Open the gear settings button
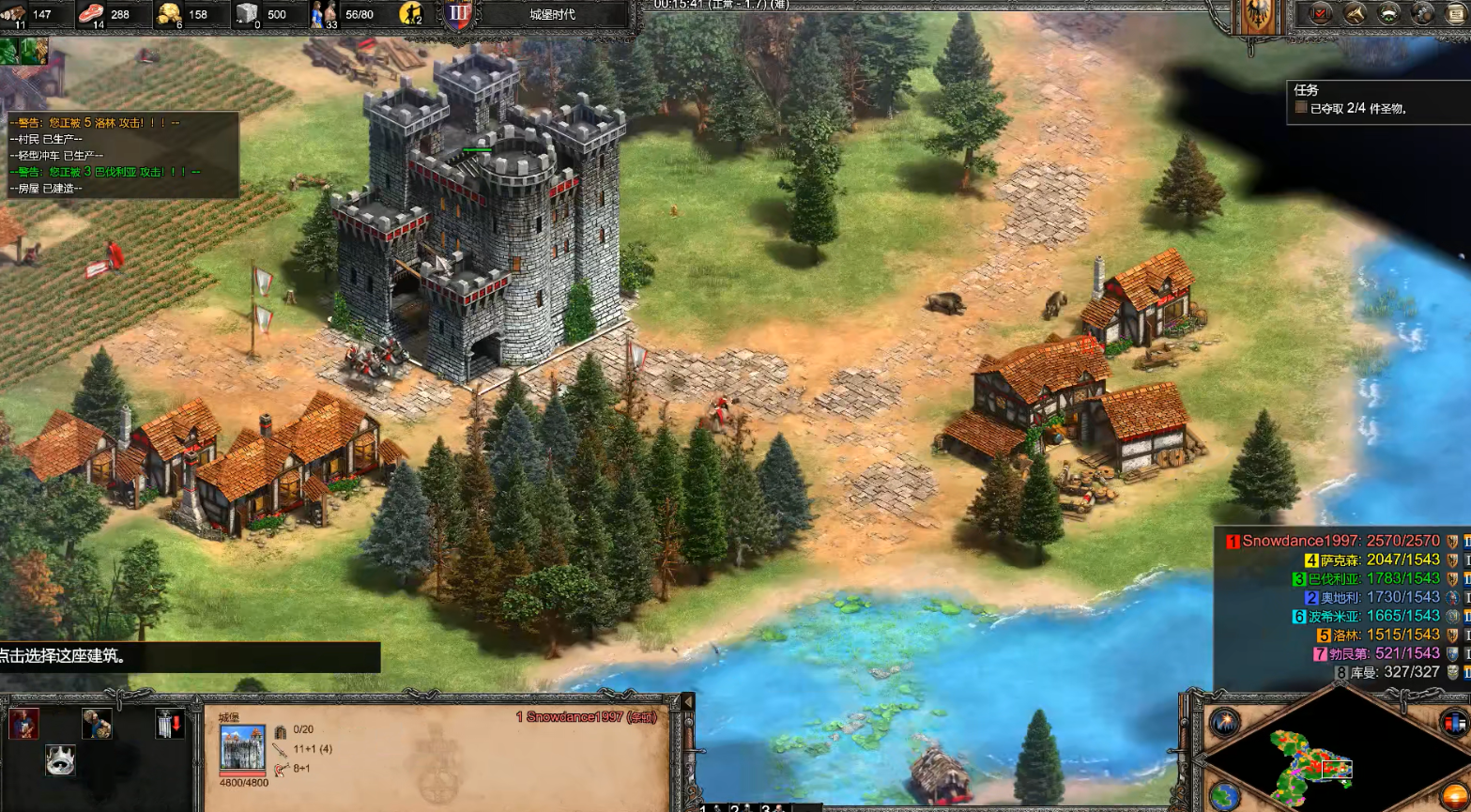1471x812 pixels. point(1422,13)
